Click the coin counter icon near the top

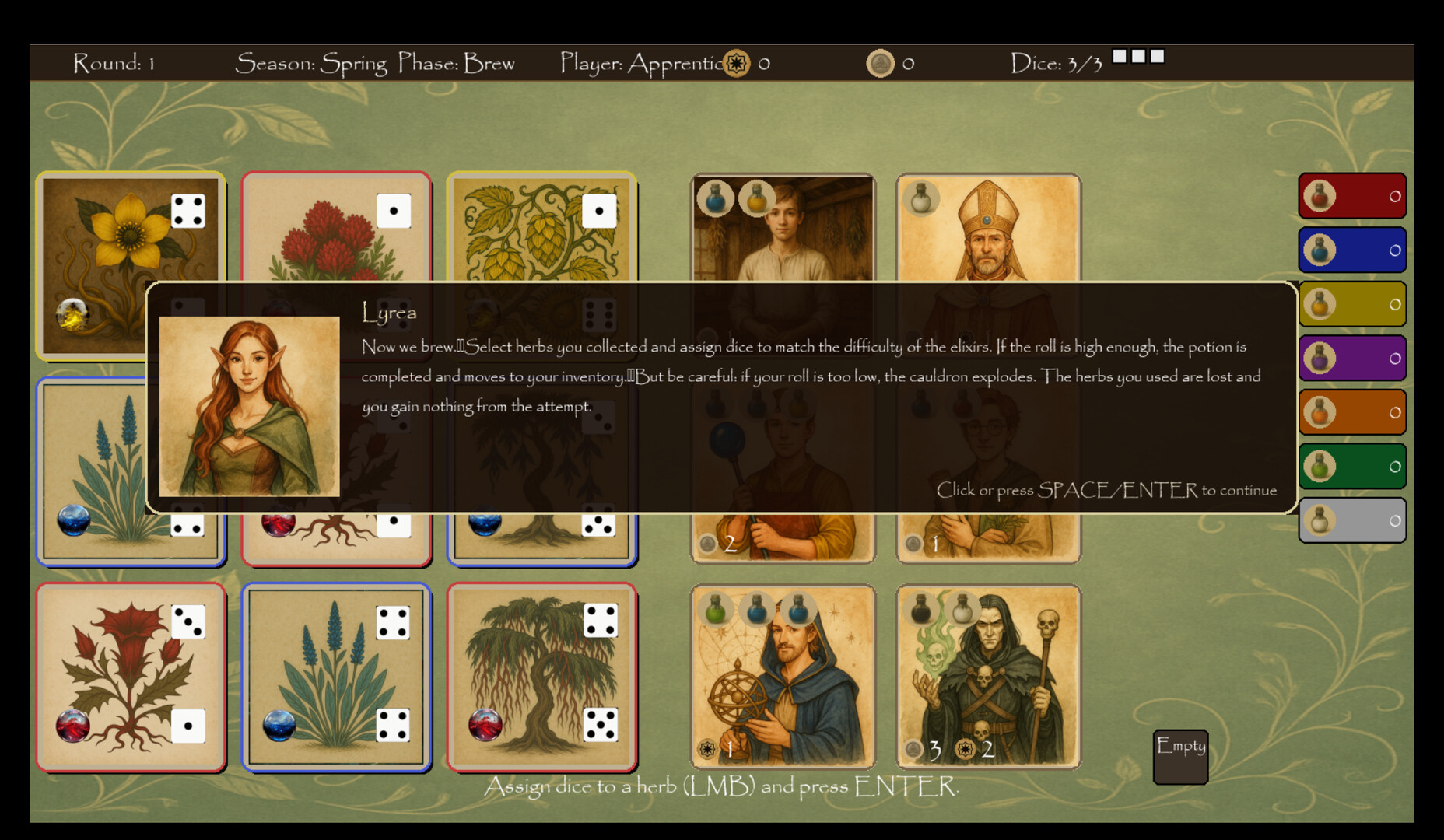click(880, 62)
